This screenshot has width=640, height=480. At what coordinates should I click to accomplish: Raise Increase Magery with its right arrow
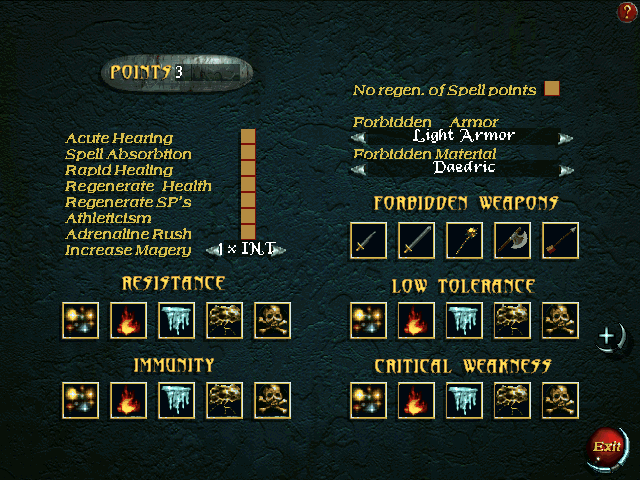pos(282,250)
